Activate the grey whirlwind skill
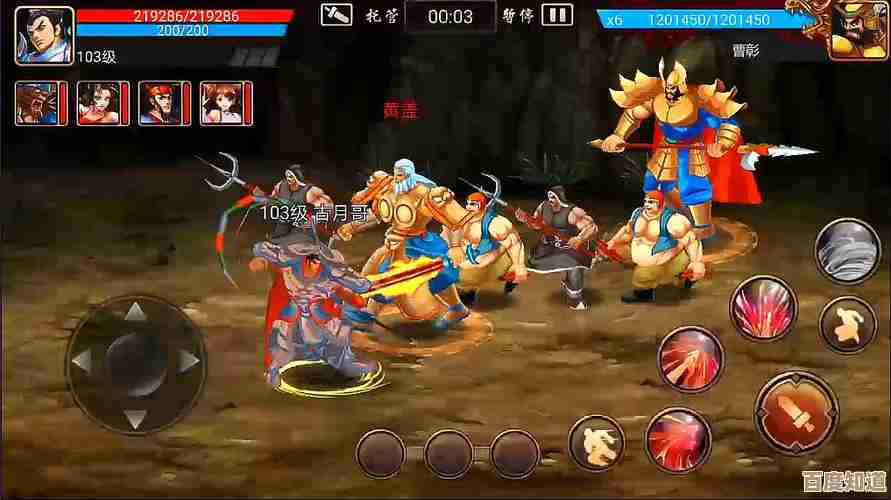 846,248
